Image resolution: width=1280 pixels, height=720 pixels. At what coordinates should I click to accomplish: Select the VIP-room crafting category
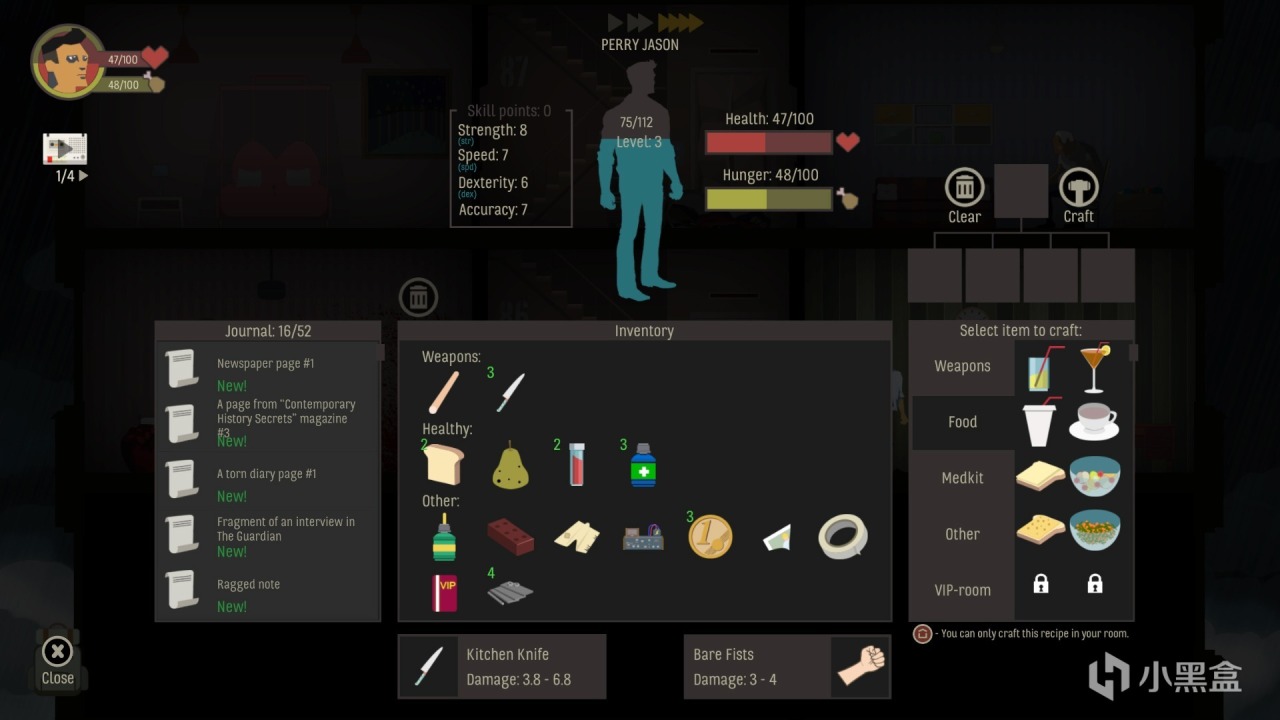click(x=961, y=589)
